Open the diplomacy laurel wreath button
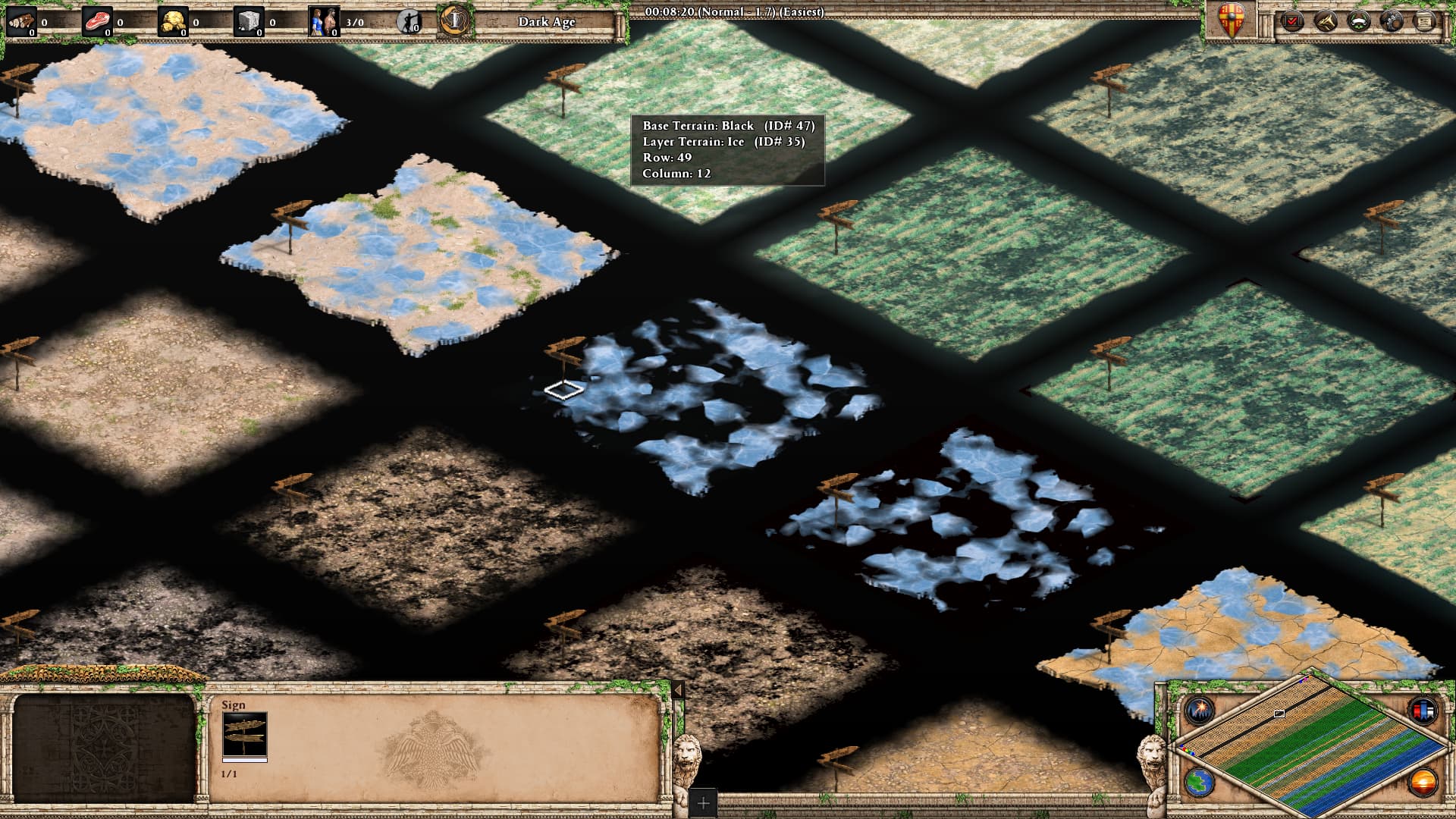The height and width of the screenshot is (819, 1456). [x=1358, y=20]
